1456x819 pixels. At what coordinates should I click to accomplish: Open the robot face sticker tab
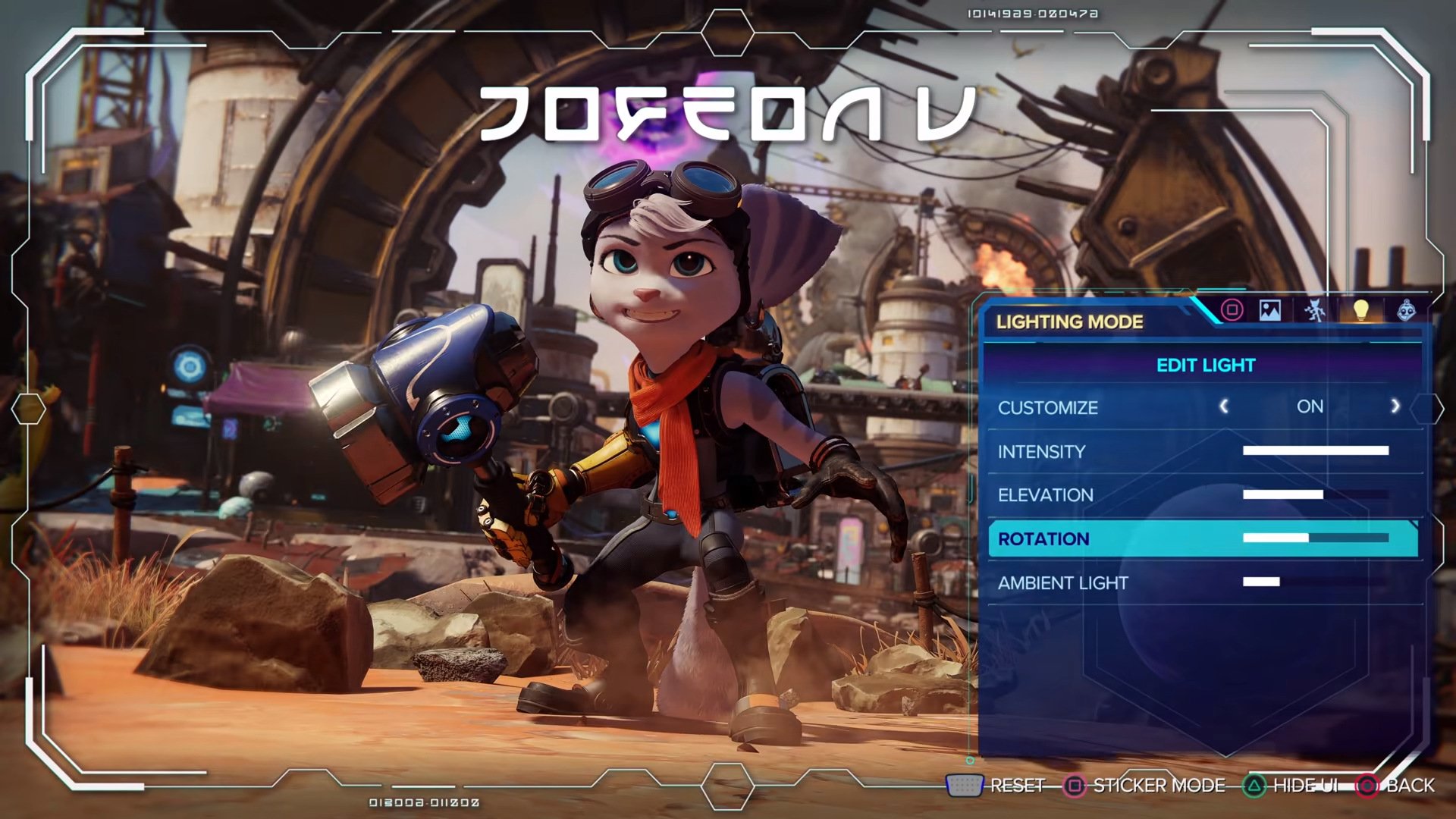(x=1407, y=310)
